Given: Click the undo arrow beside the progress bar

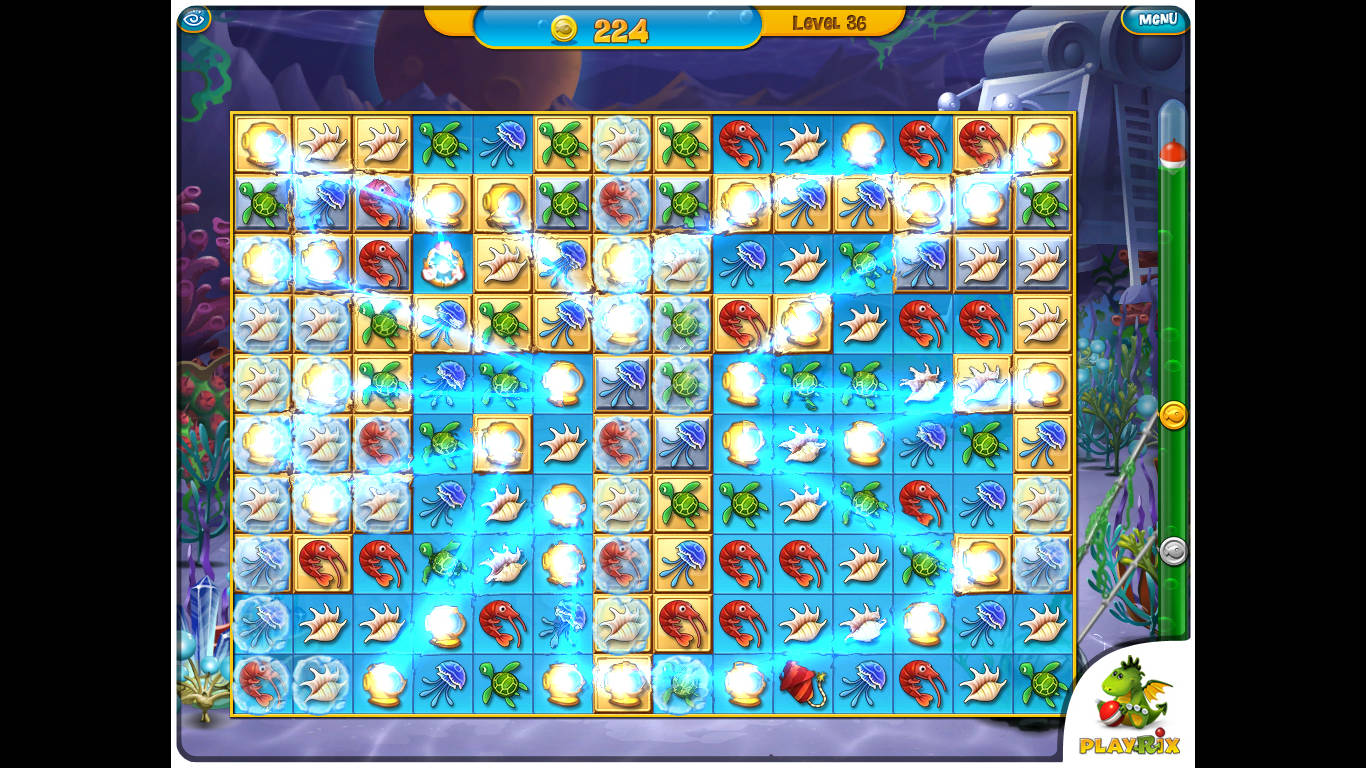Looking at the screenshot, I should (x=1176, y=548).
